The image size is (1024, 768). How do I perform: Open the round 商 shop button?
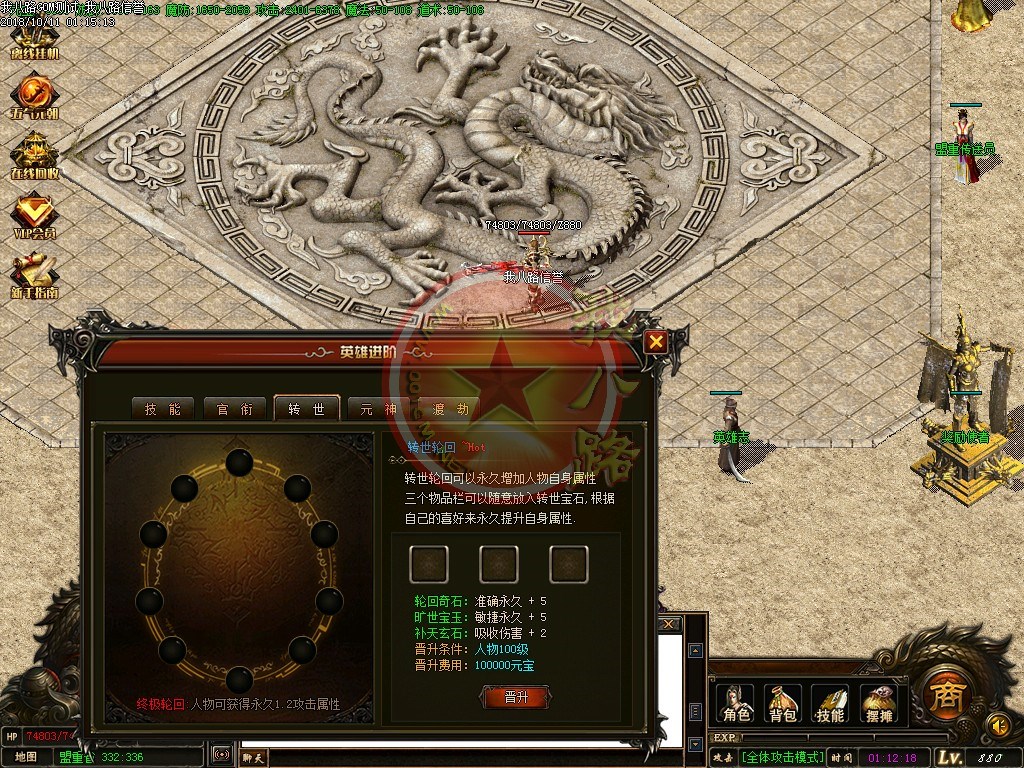942,692
